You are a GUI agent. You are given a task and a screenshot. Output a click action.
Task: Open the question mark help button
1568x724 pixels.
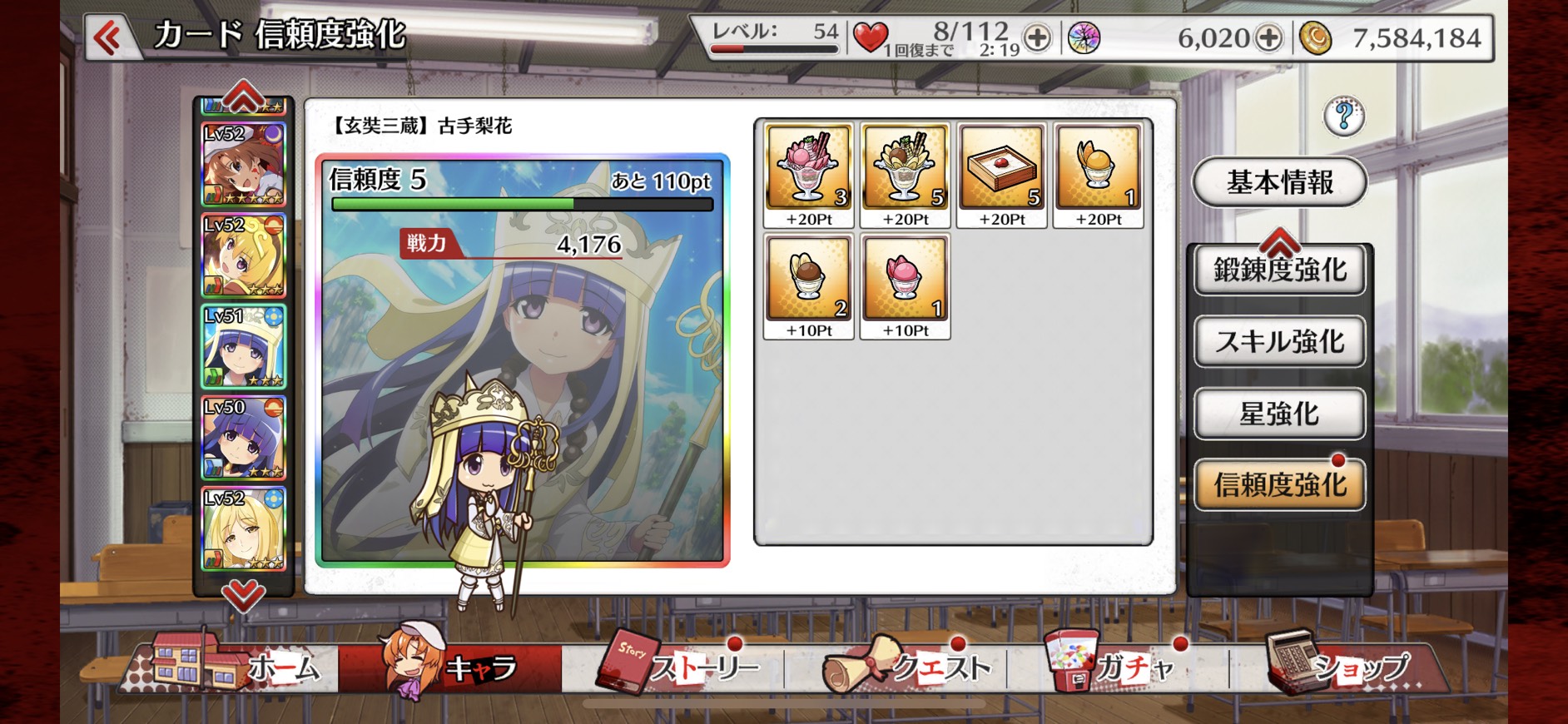coord(1343,117)
